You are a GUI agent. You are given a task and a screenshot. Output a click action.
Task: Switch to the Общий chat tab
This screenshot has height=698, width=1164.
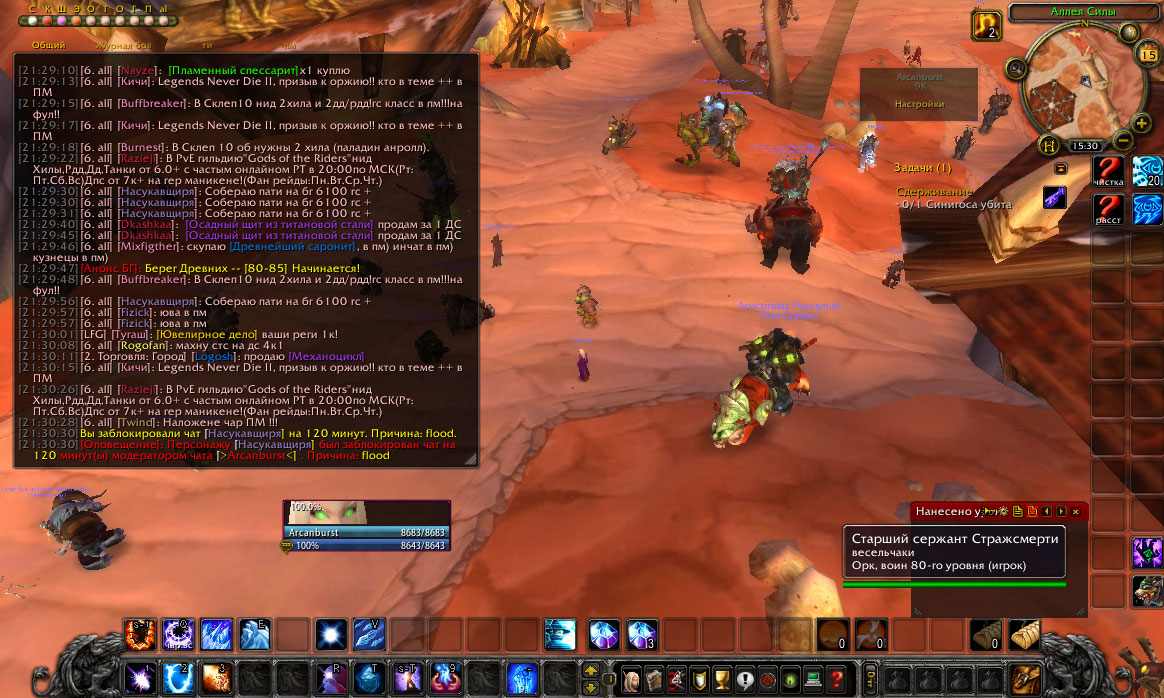[x=48, y=45]
